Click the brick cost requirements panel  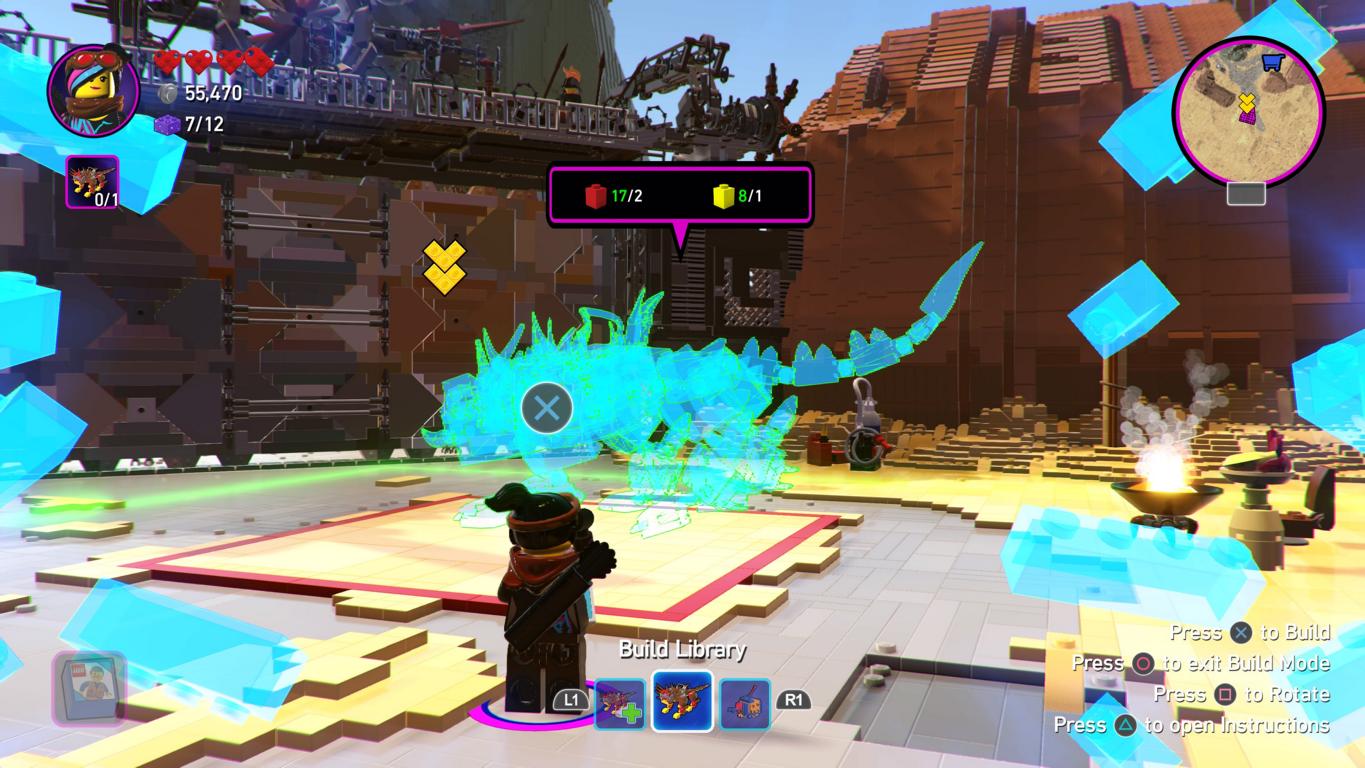point(680,196)
